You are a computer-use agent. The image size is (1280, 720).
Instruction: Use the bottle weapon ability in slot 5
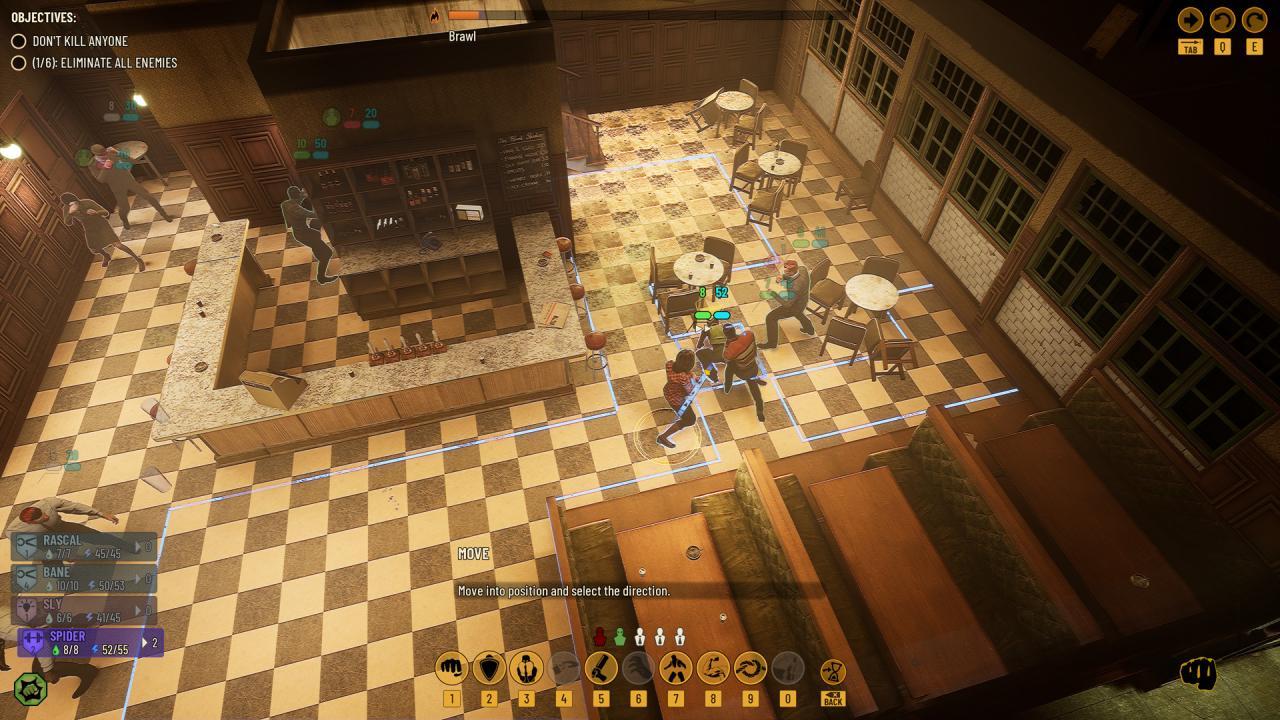pos(601,666)
